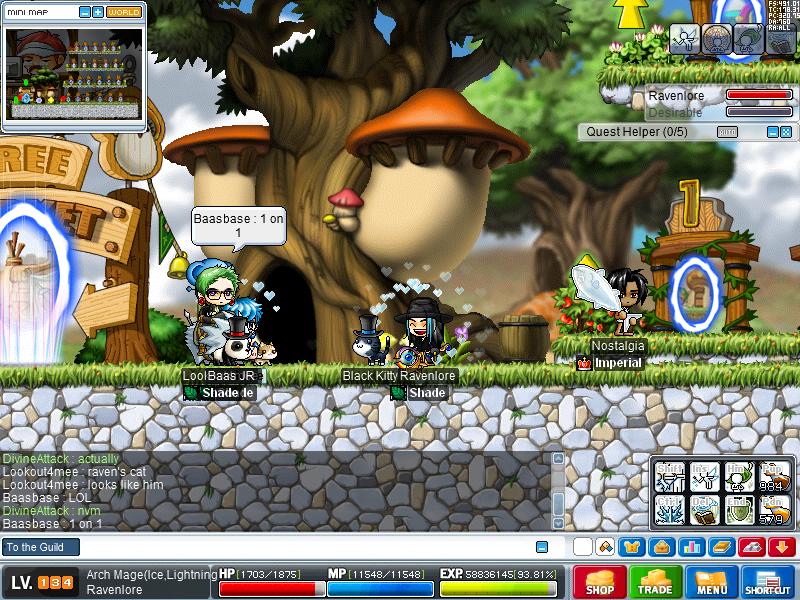Minimize the Quest Helper panel
The image size is (800, 600).
pyautogui.click(x=772, y=132)
